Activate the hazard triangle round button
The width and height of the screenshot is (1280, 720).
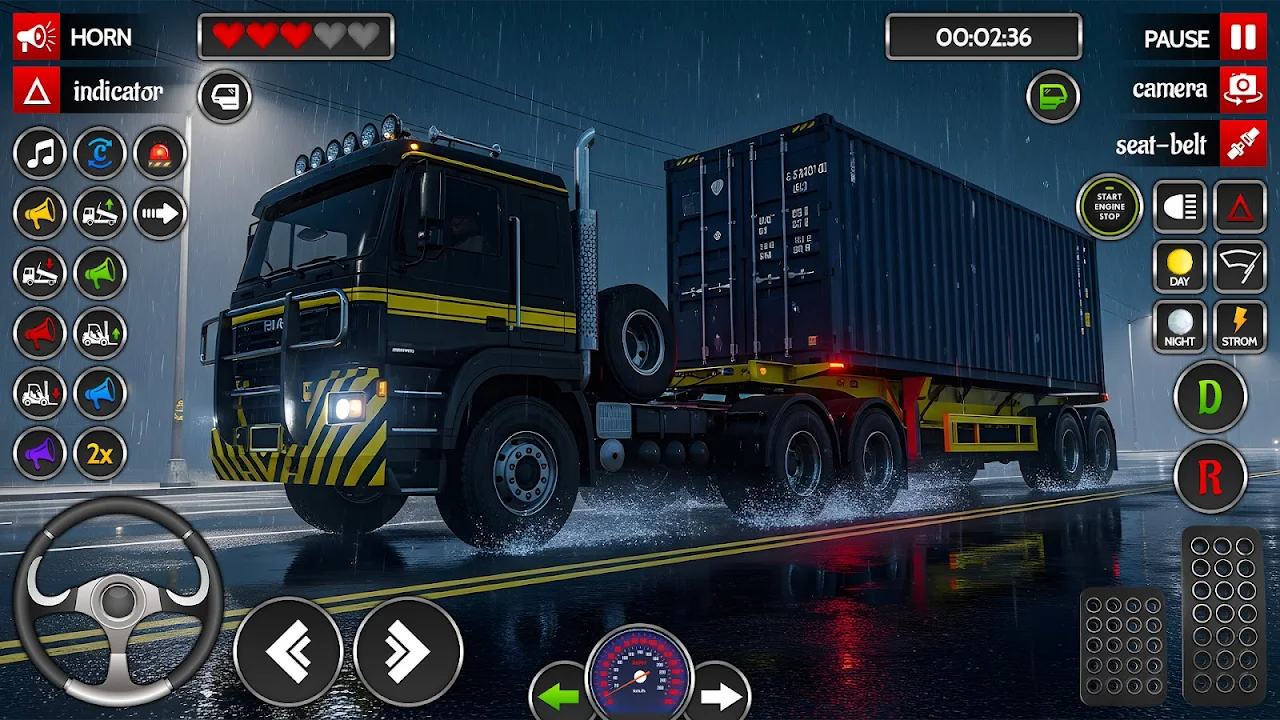pos(1240,207)
